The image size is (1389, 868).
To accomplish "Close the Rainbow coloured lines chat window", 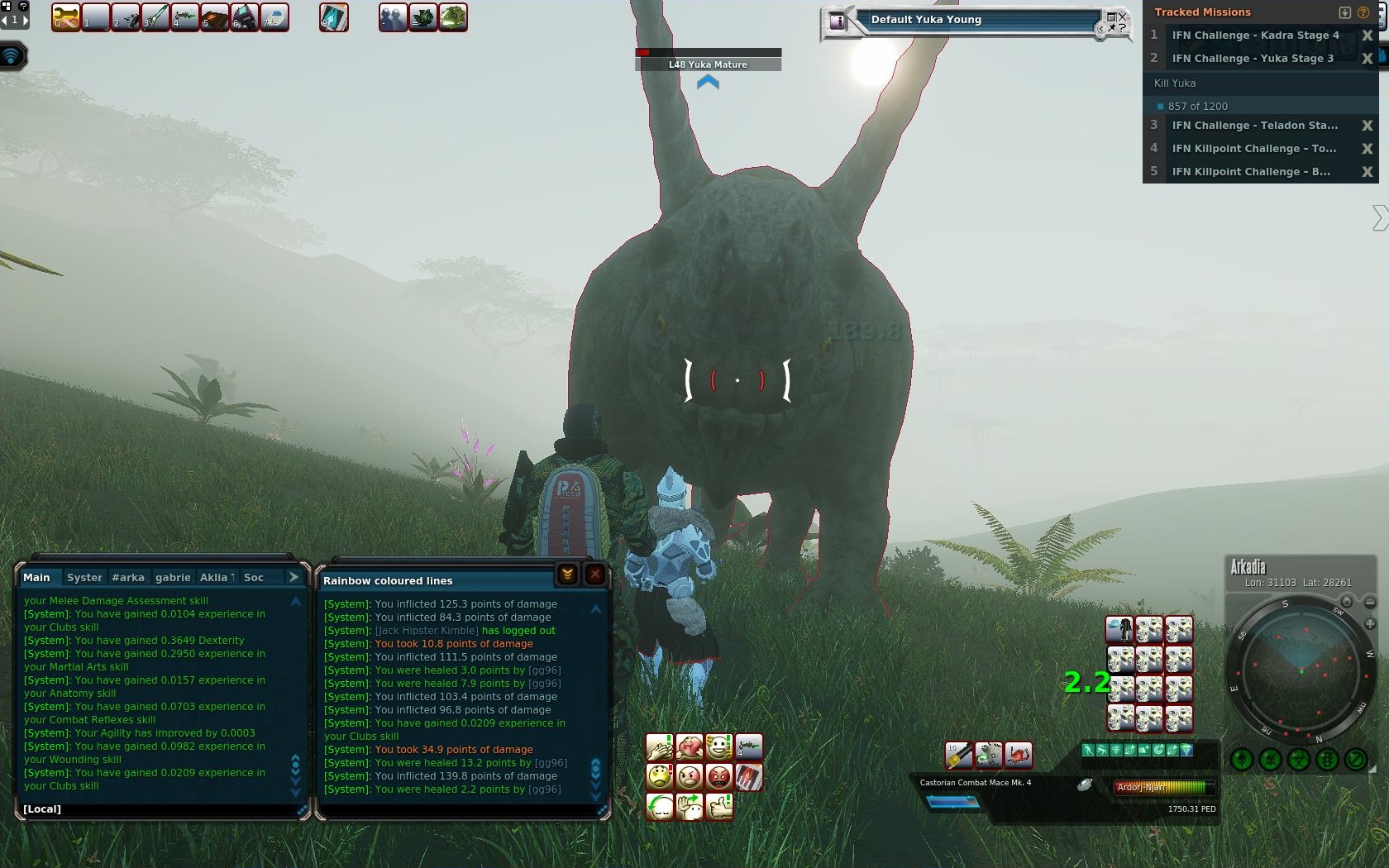I will point(594,575).
